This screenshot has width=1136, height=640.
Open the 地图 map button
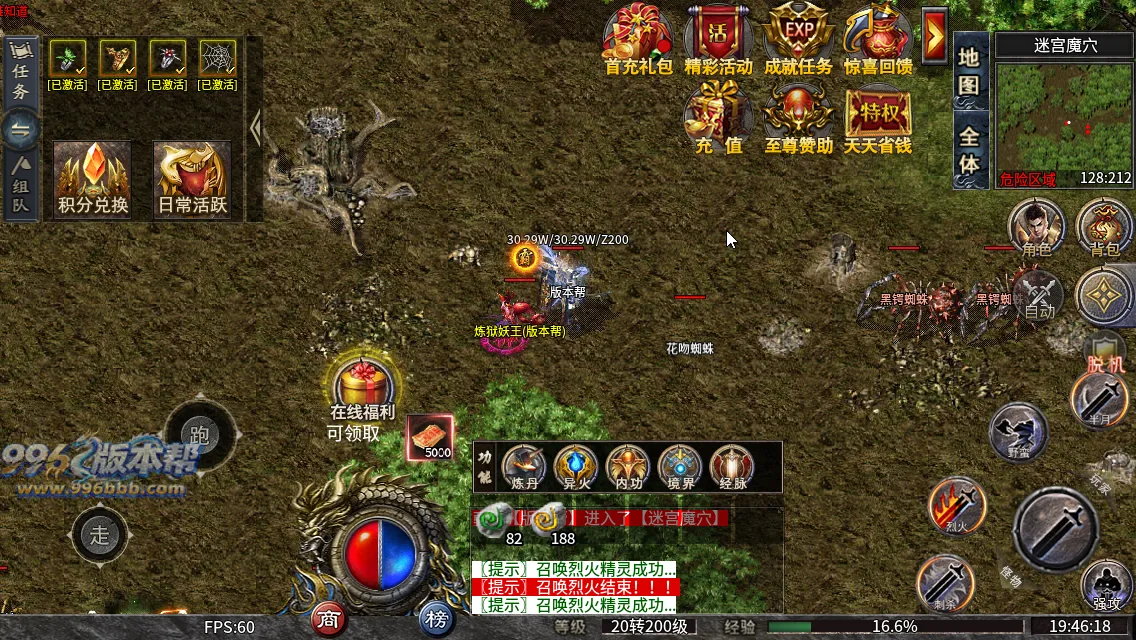pyautogui.click(x=969, y=71)
